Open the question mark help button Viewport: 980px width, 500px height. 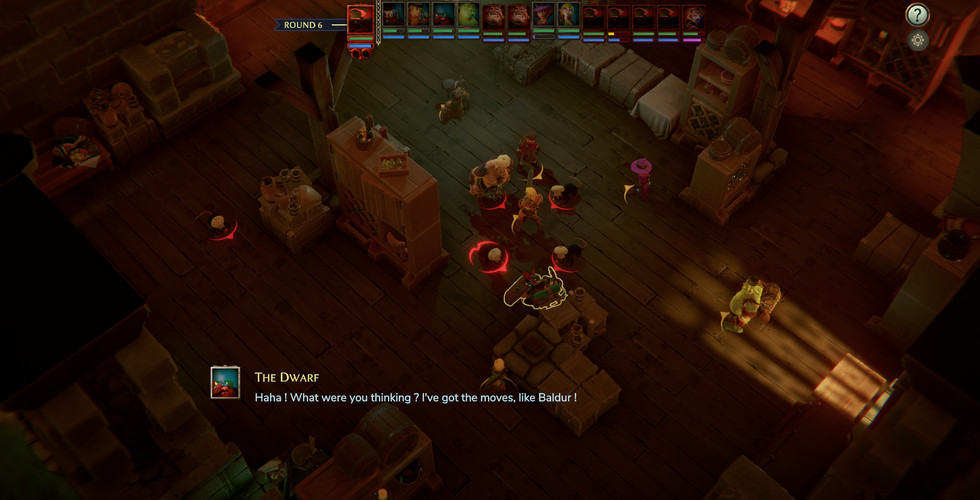click(x=917, y=14)
